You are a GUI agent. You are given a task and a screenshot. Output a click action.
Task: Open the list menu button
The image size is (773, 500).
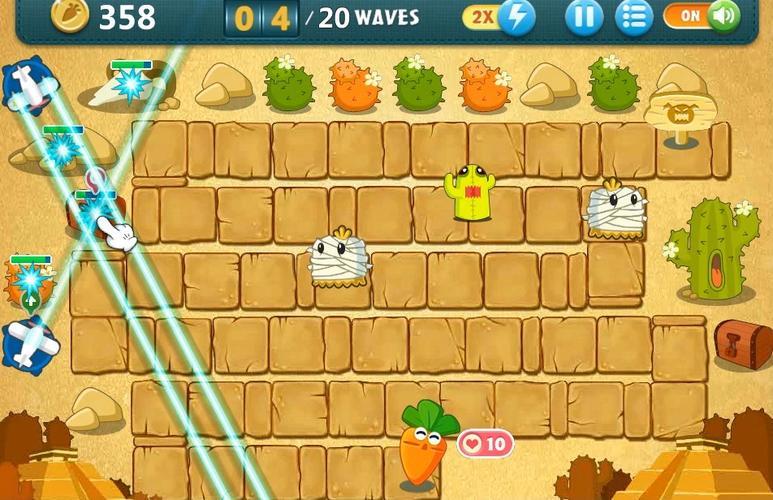point(633,17)
